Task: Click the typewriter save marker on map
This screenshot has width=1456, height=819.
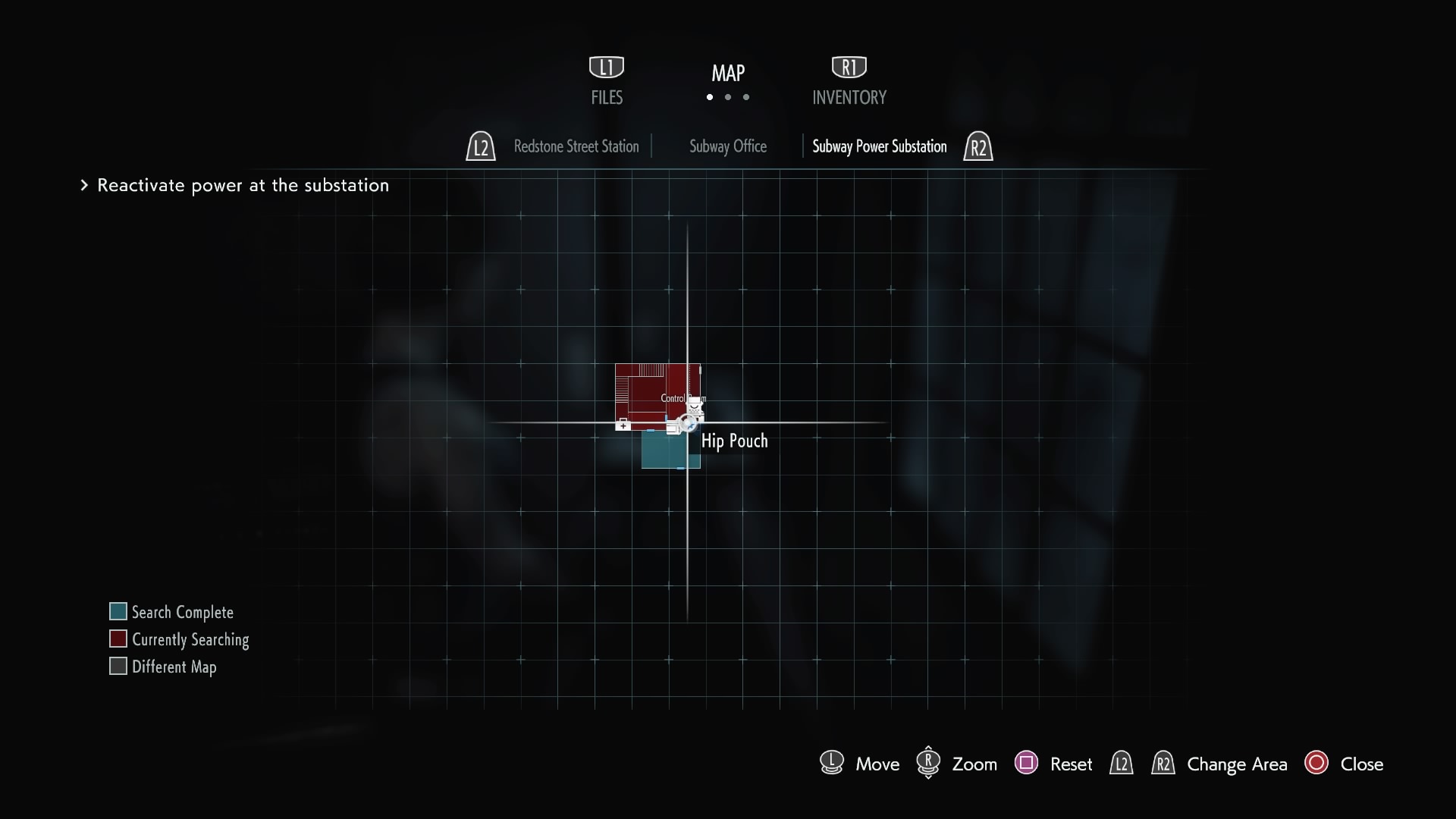Action: (694, 406)
